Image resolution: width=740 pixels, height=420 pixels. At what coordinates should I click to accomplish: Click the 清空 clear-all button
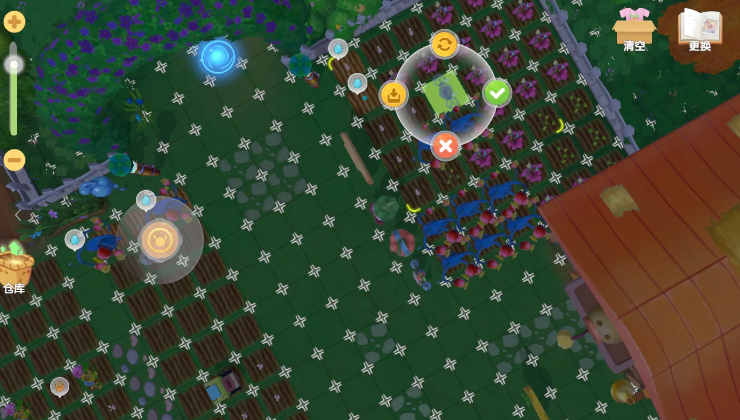[x=635, y=28]
